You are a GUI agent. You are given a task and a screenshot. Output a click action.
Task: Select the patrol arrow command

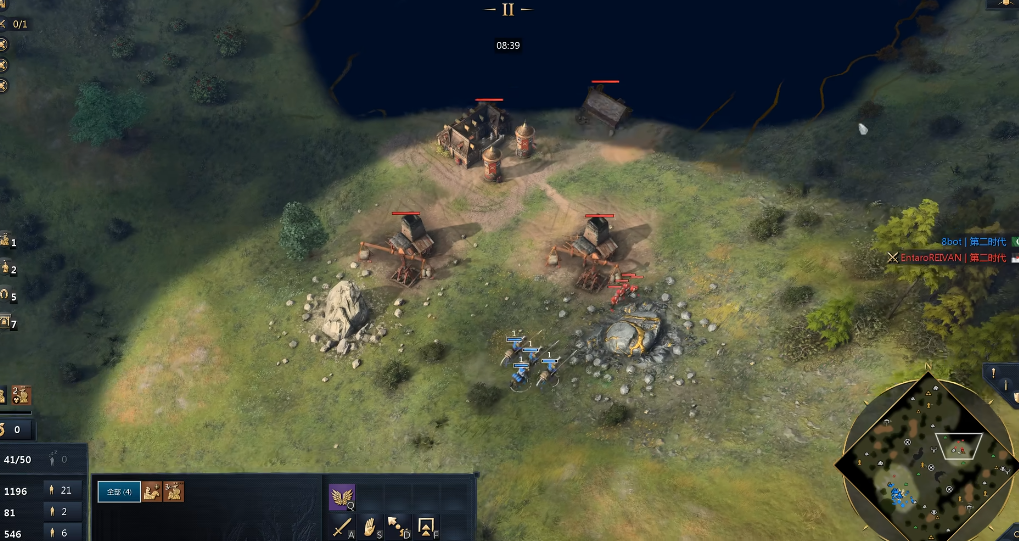(x=398, y=526)
